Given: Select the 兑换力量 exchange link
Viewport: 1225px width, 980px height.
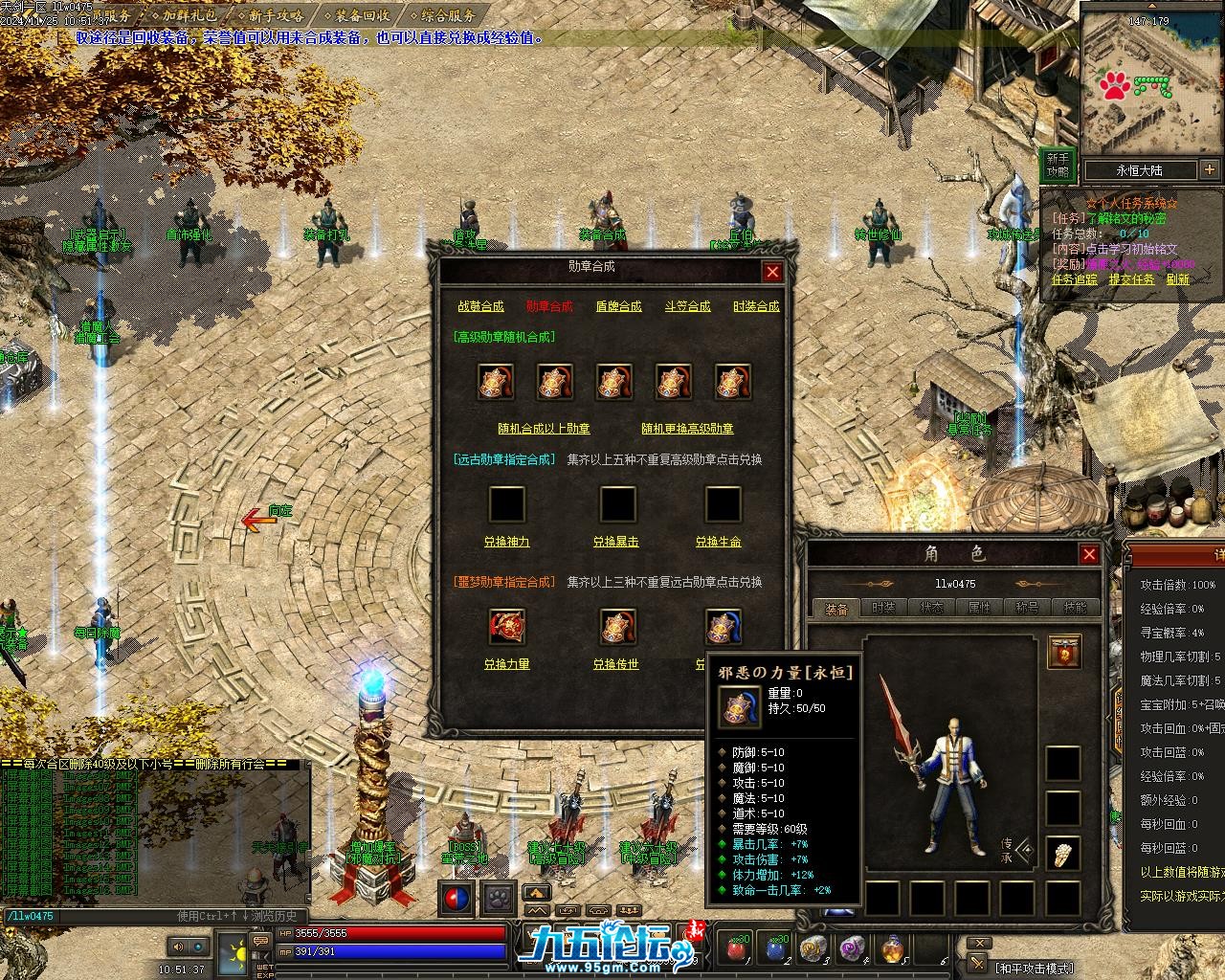Looking at the screenshot, I should 506,664.
